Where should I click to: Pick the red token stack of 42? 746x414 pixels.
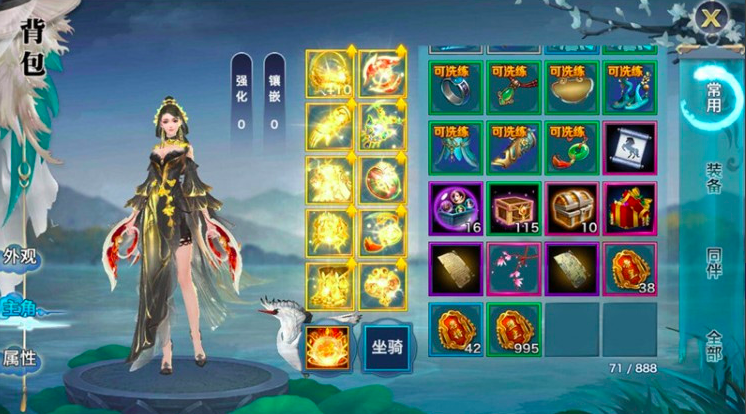coord(456,328)
